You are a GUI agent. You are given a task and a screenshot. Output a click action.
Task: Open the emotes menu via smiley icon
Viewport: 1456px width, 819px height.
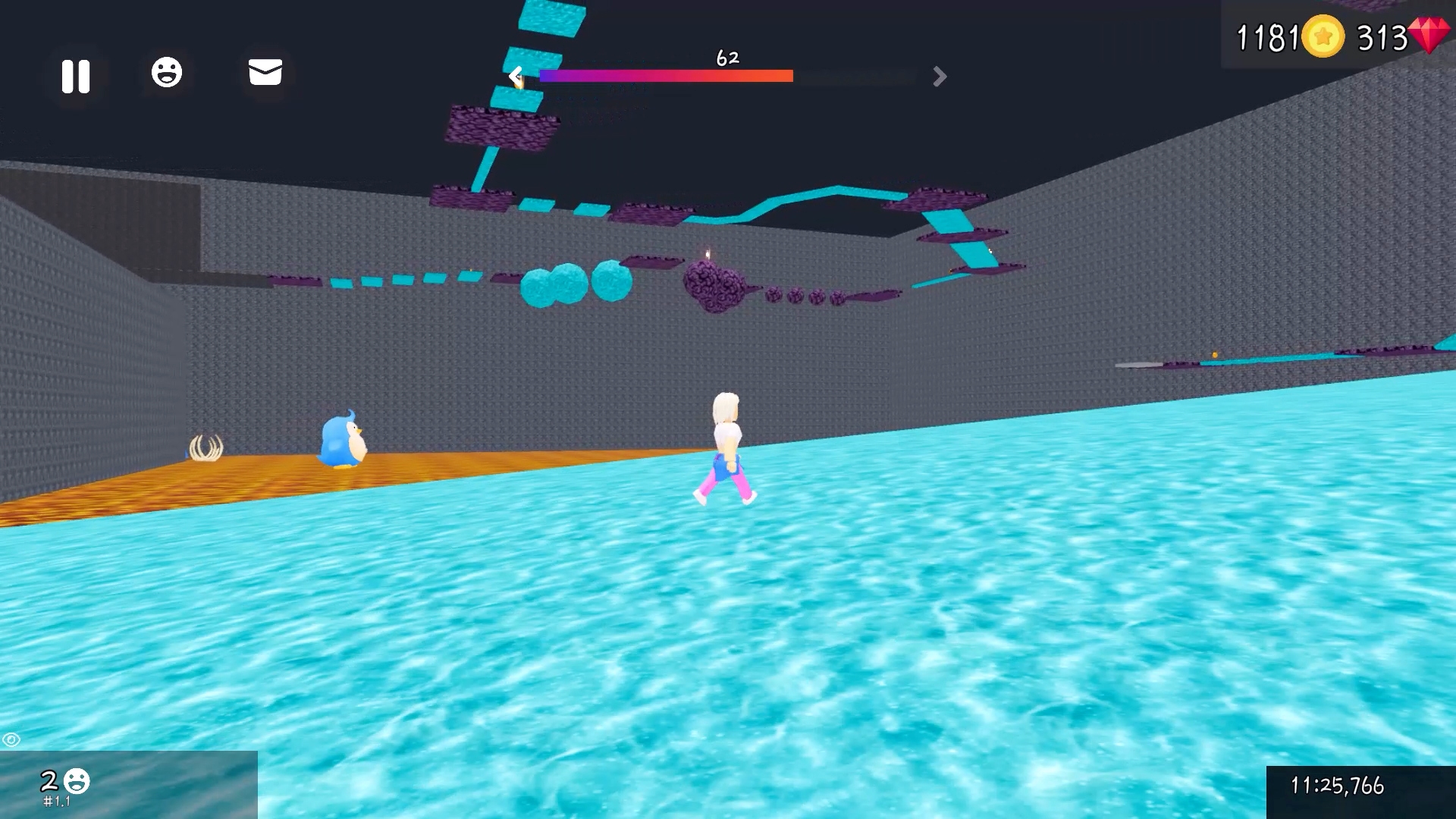click(x=168, y=72)
